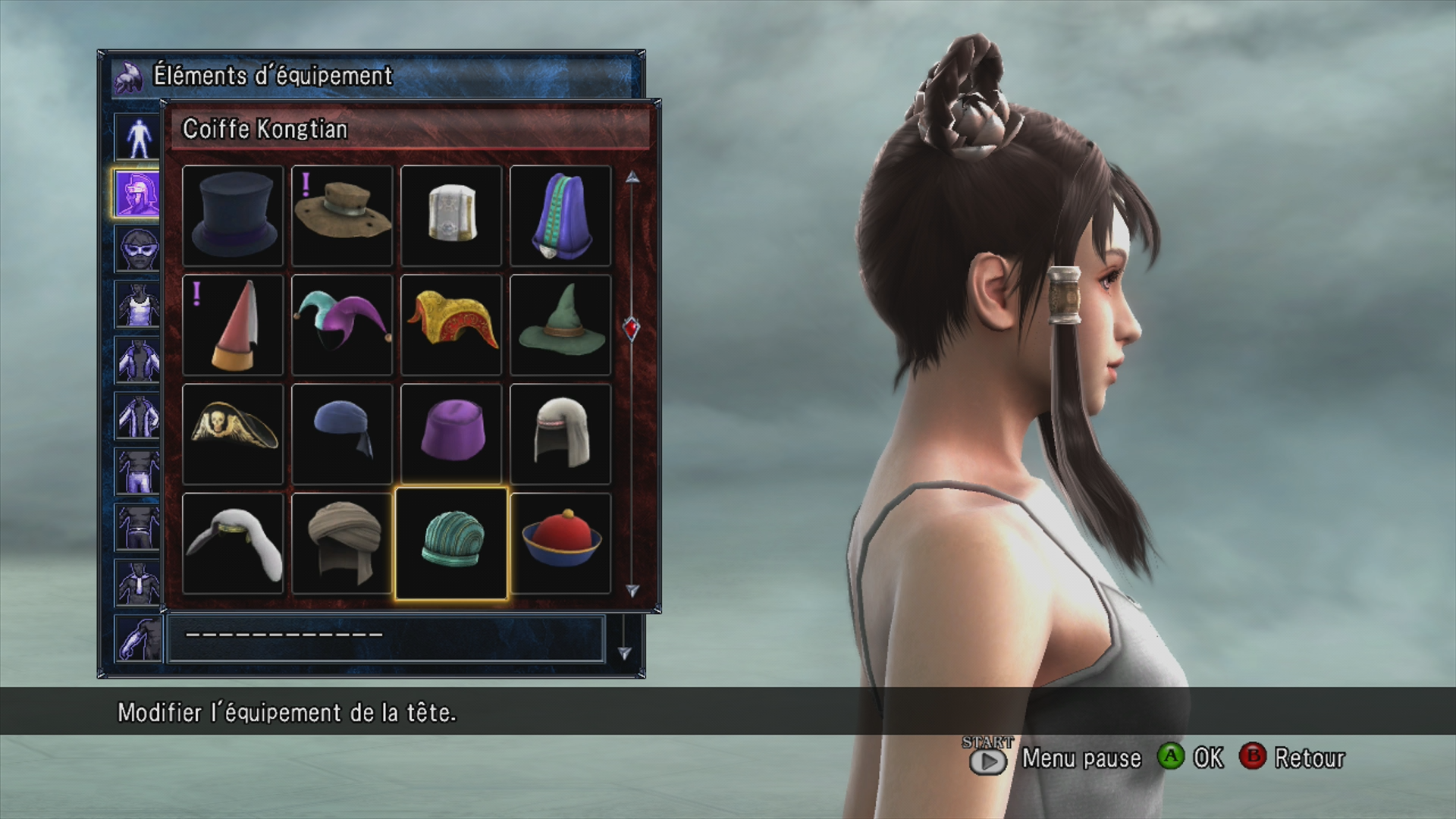Select the golden ornate crown hat
Viewport: 1456px width, 819px height.
coord(451,325)
